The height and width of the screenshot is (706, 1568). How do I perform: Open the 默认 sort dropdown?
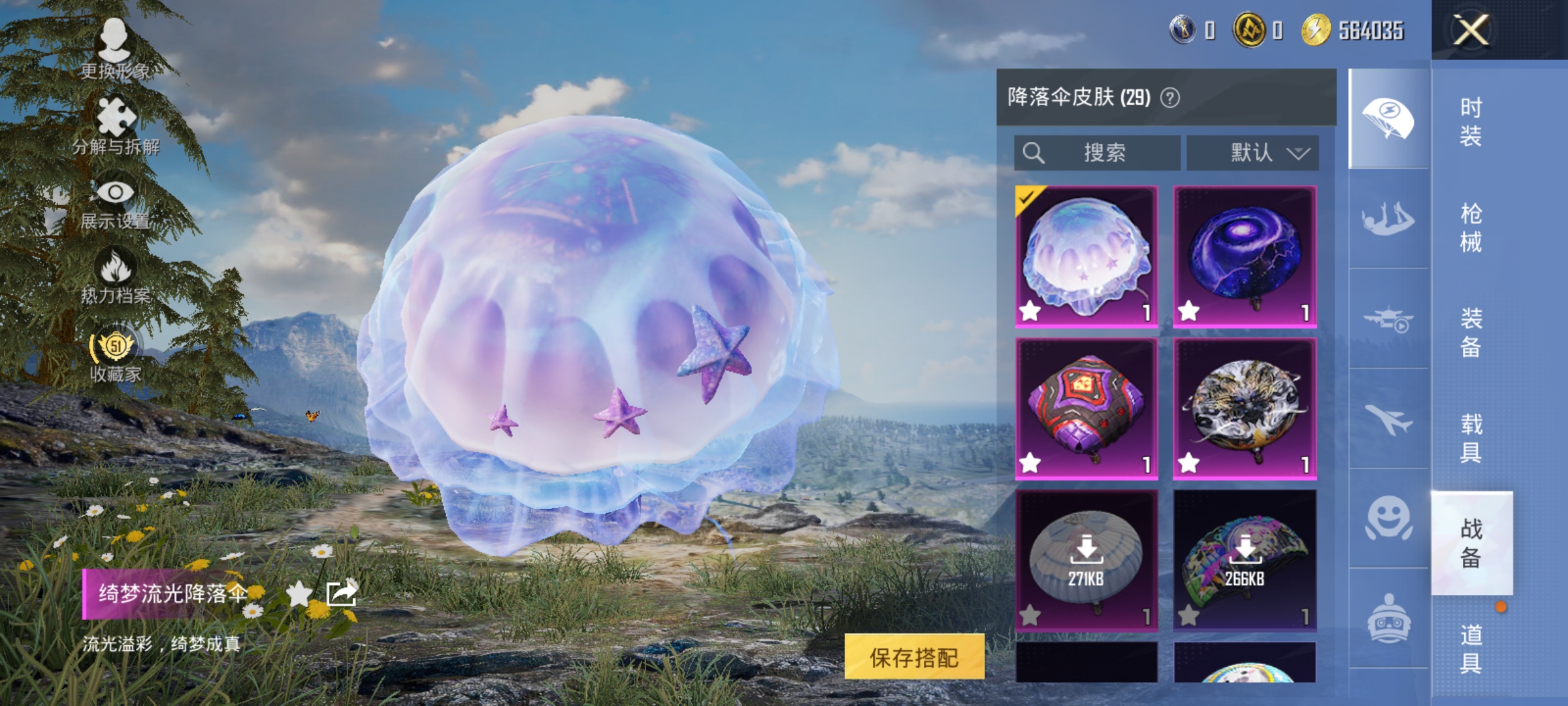[1252, 151]
